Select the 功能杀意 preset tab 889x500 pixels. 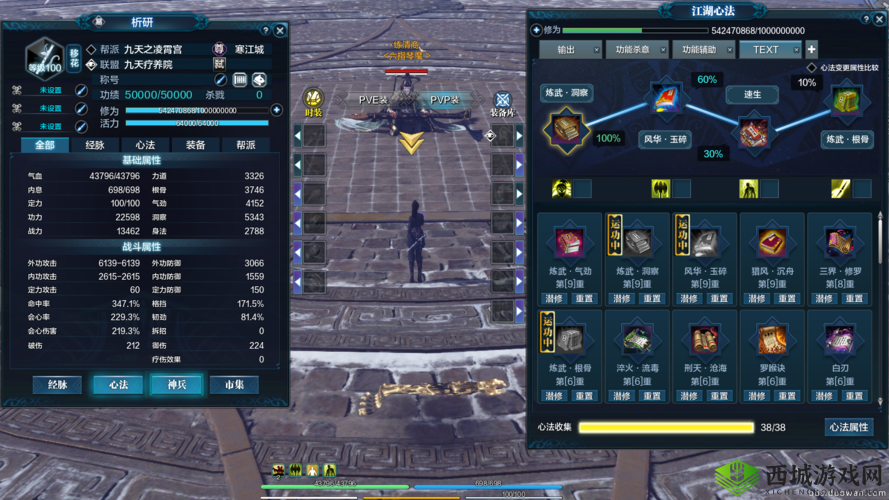coord(633,49)
